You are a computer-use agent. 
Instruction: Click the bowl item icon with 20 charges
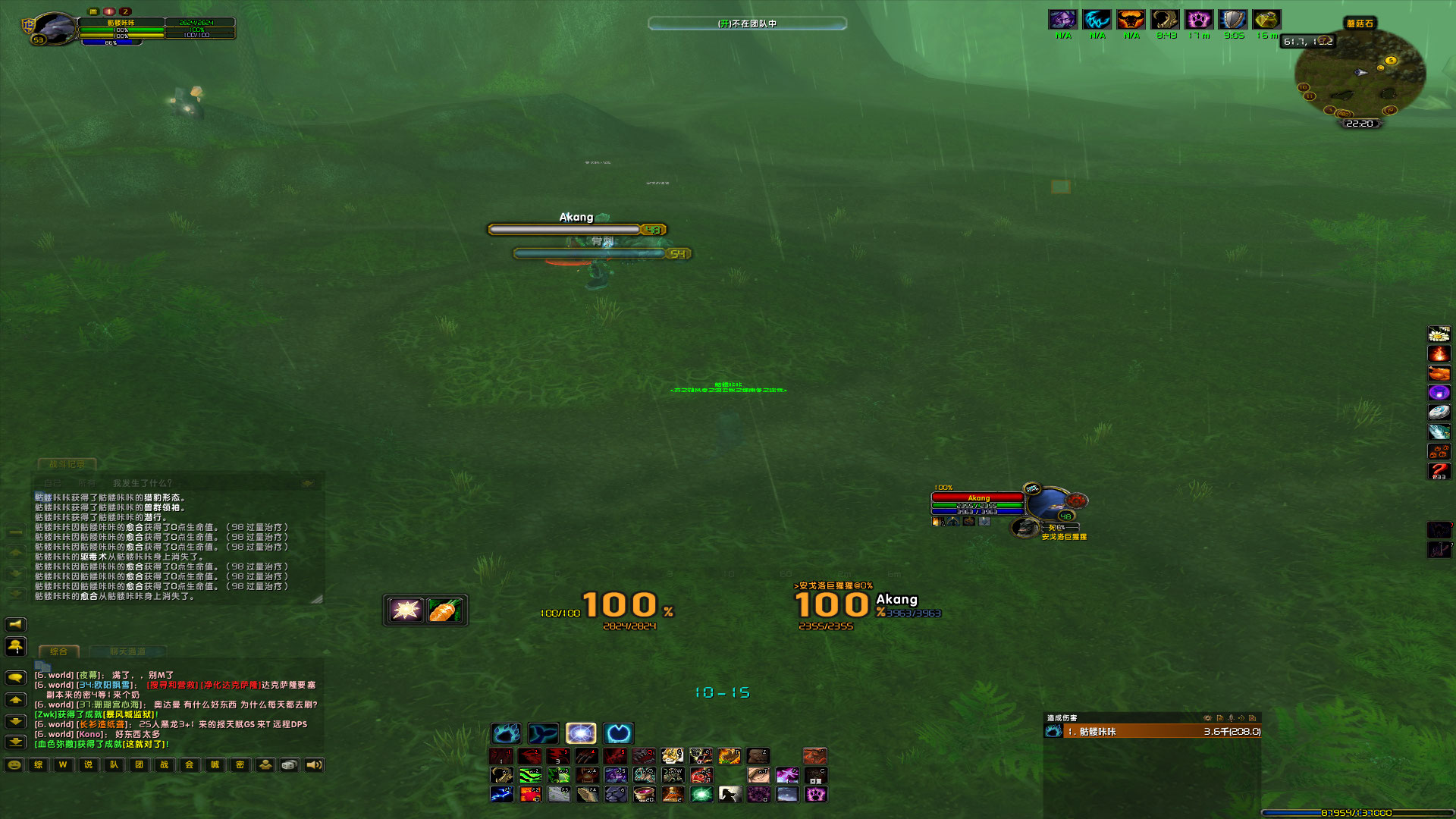coord(644,792)
